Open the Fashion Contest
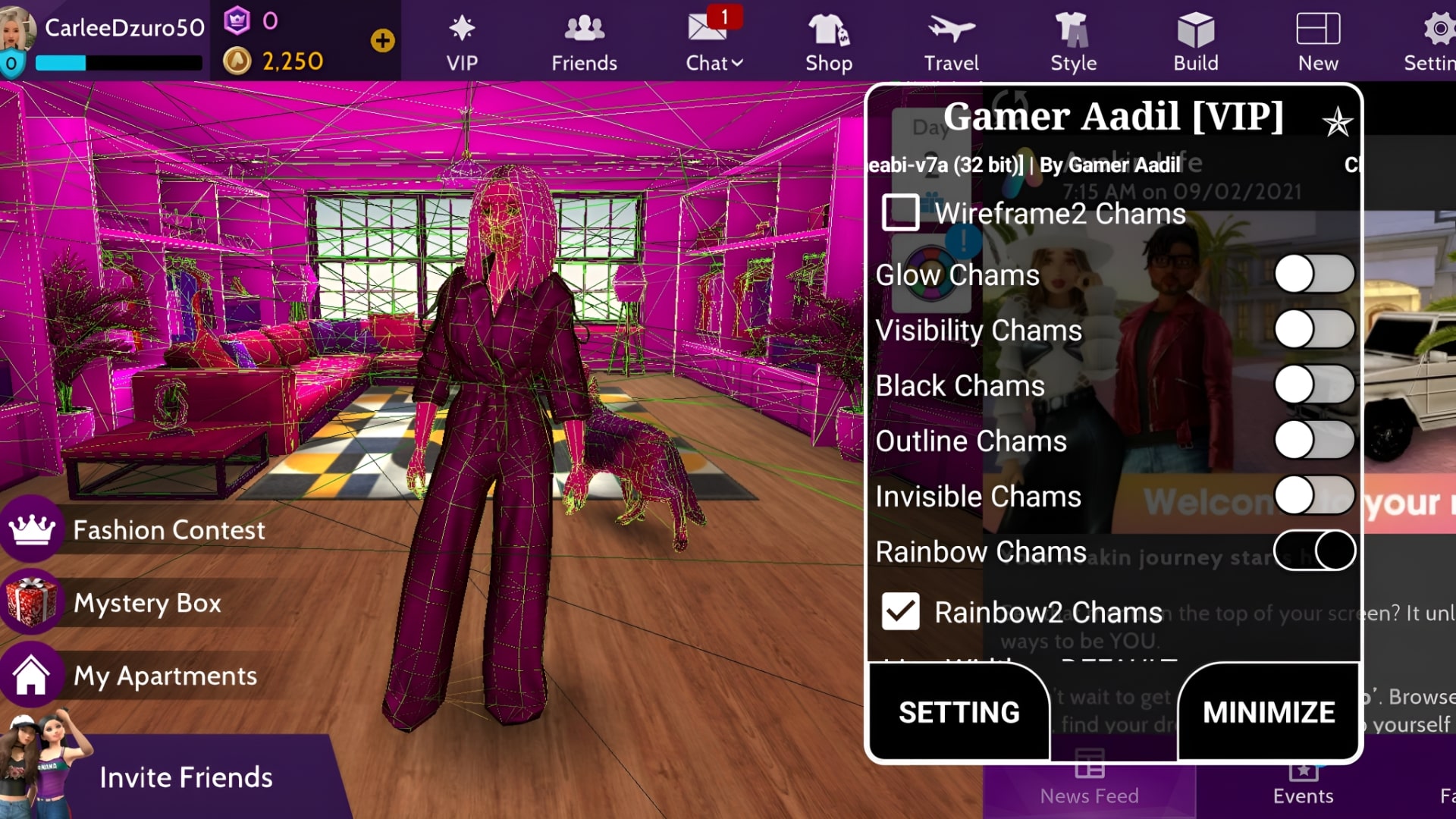The height and width of the screenshot is (819, 1456). (170, 529)
